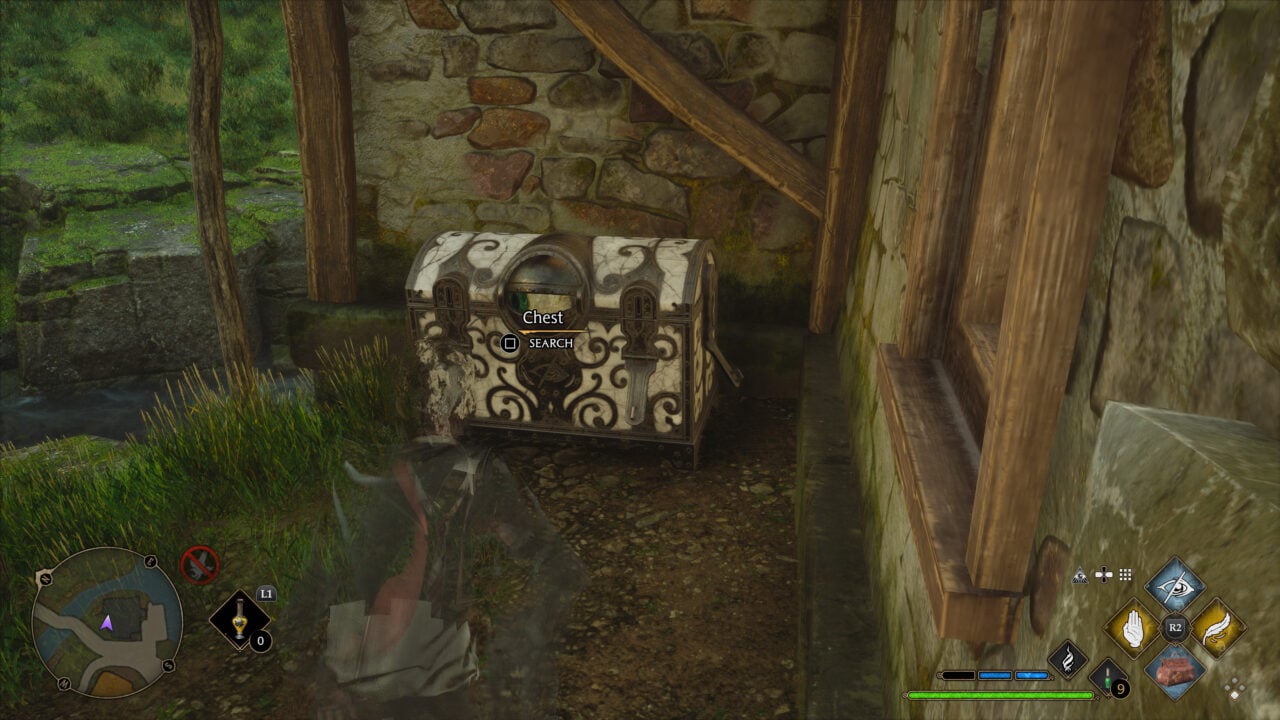1280x720 pixels.
Task: Click the crossed-out mount icon
Action: coord(200,565)
